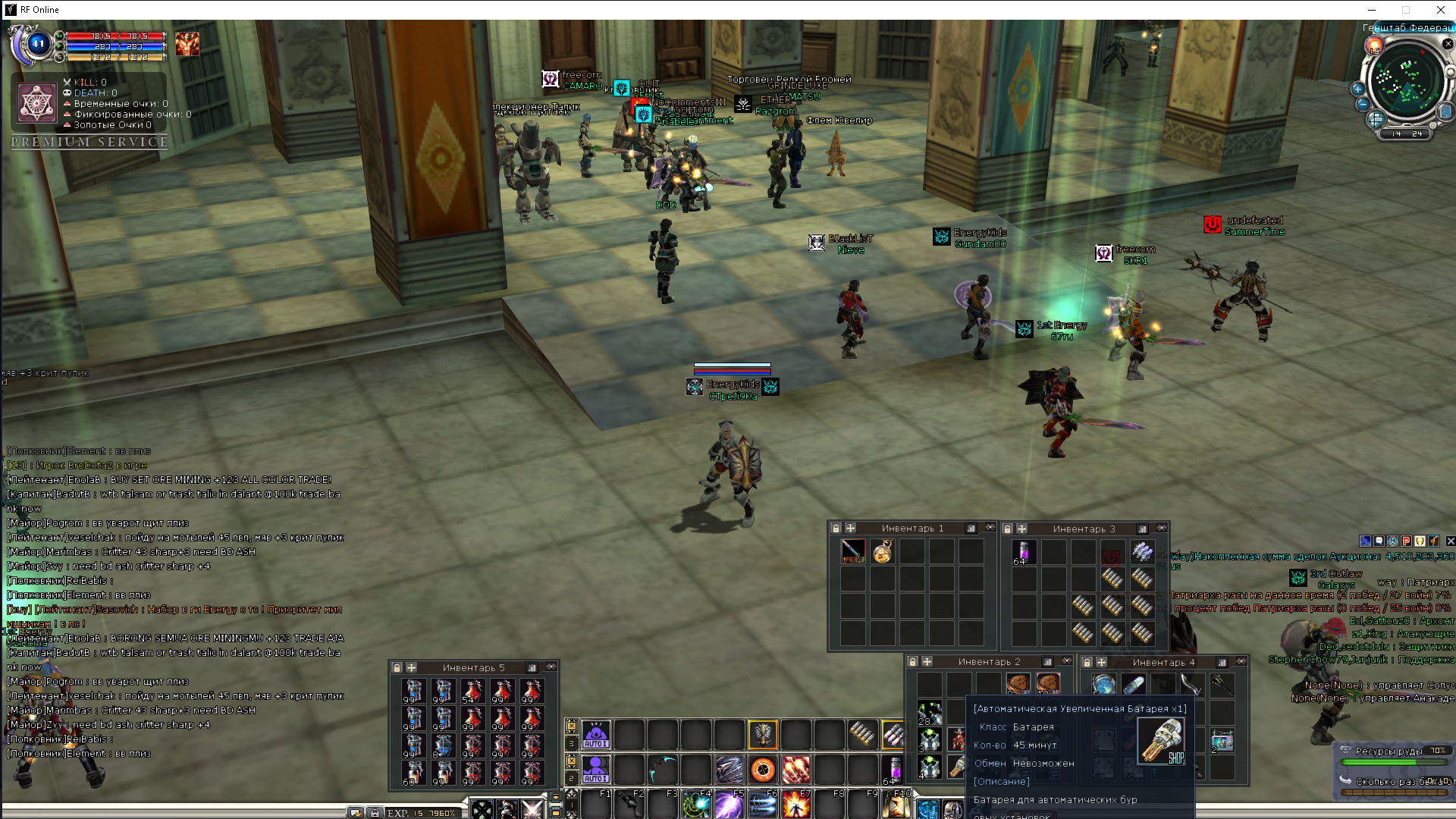Zoom out the minimap with minus button
Screen dimensions: 1456x819
tap(1363, 104)
